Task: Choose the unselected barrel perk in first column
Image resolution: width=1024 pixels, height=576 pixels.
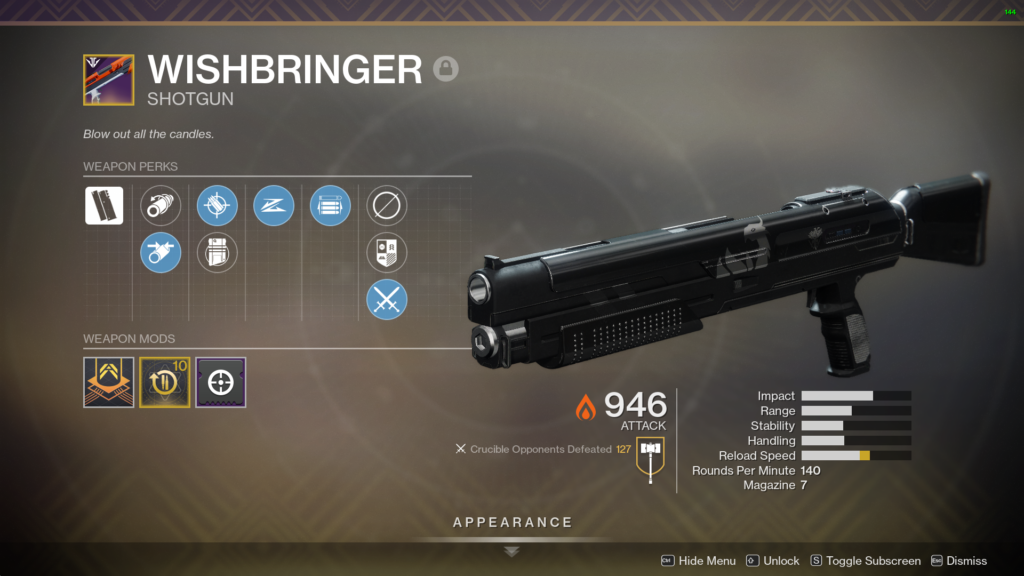Action: [160, 205]
